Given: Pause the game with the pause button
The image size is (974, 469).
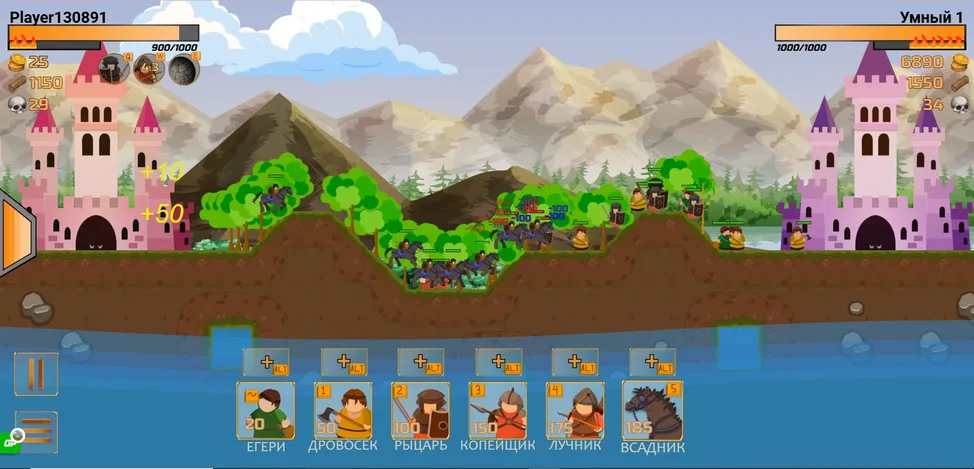Looking at the screenshot, I should [x=35, y=374].
